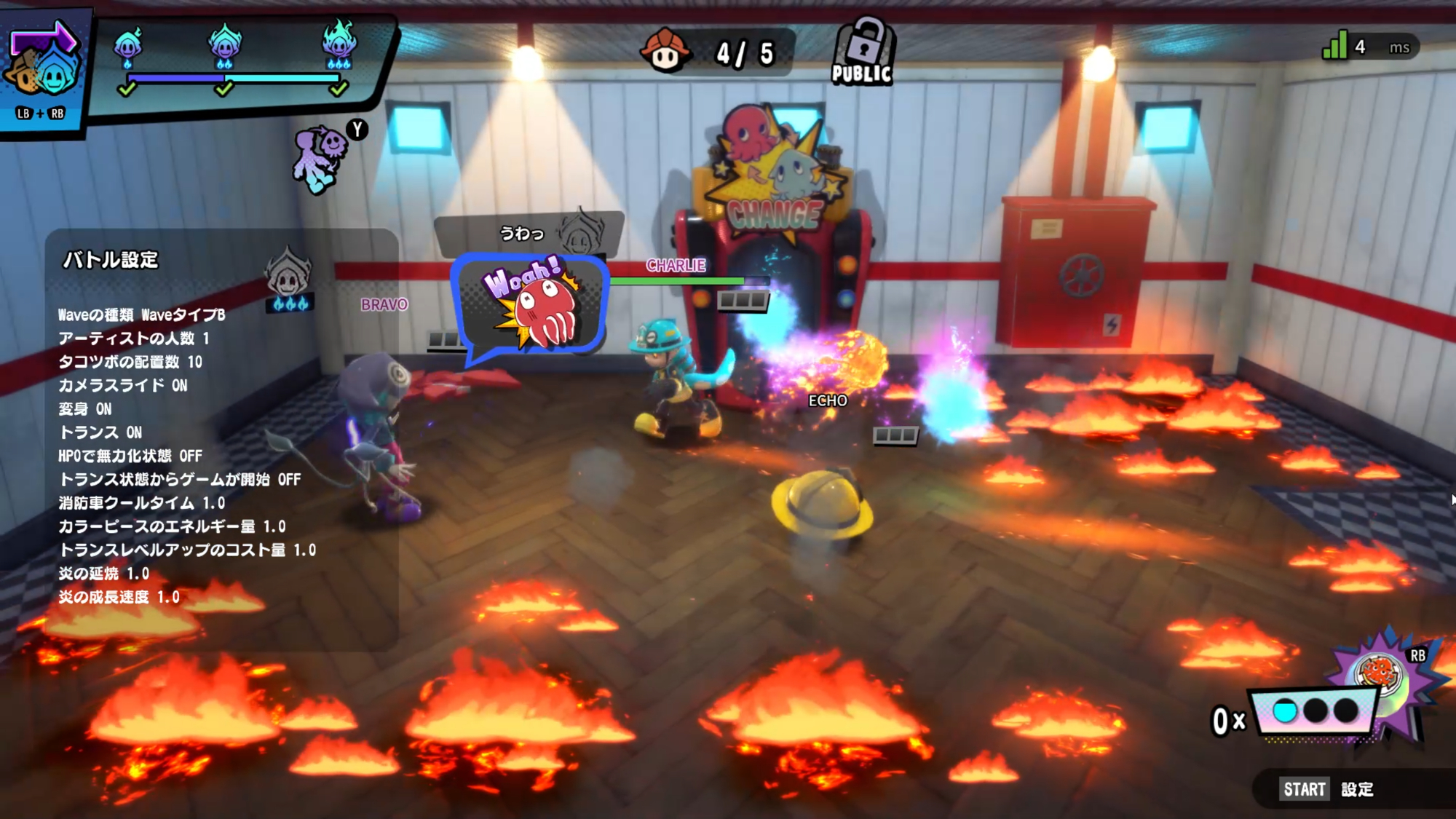Screen dimensions: 1456x819
Task: Select the 変身 ON setting row
Action: pyautogui.click(x=85, y=408)
